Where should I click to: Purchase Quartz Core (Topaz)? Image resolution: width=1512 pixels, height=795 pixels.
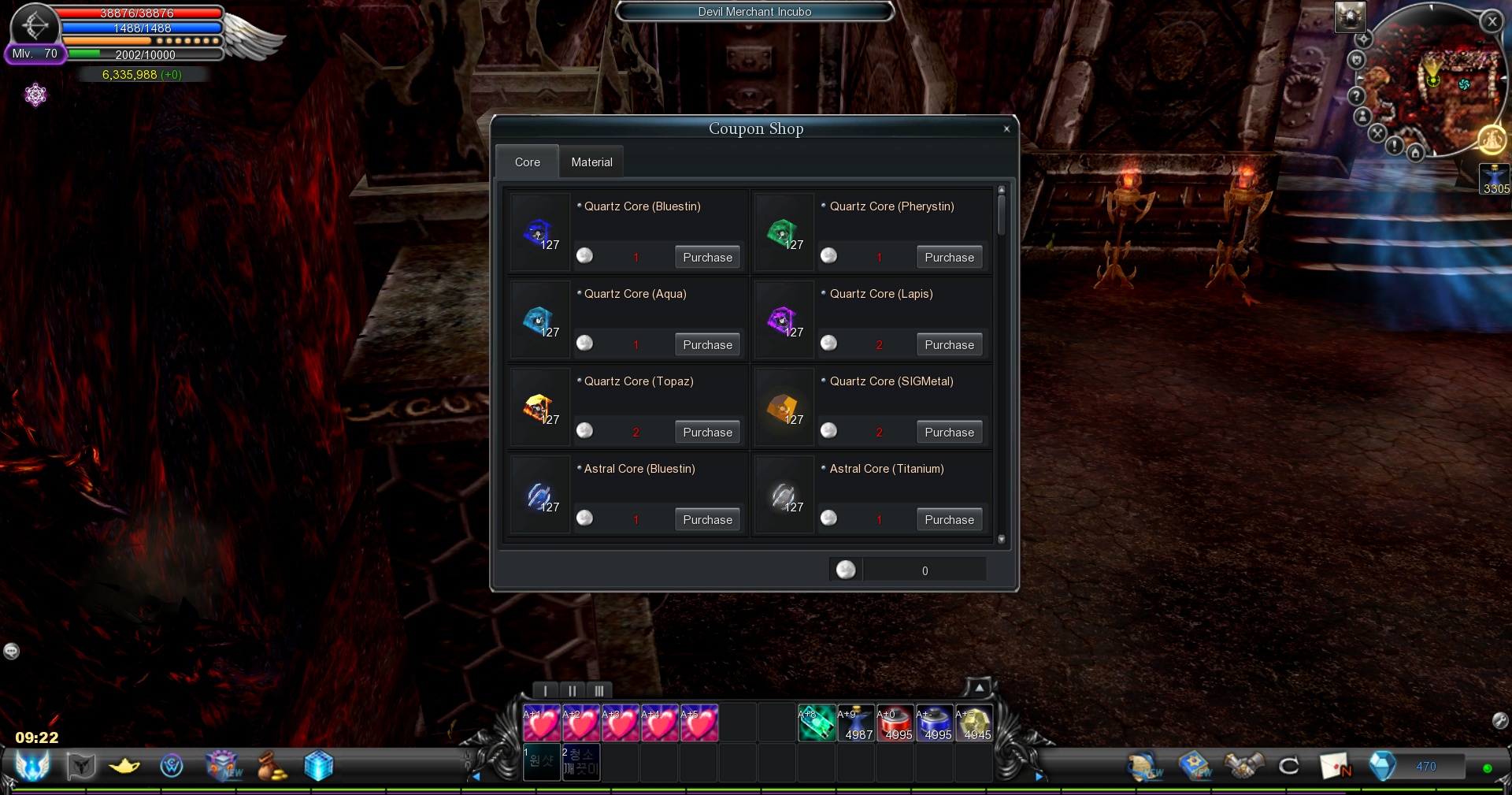[707, 433]
